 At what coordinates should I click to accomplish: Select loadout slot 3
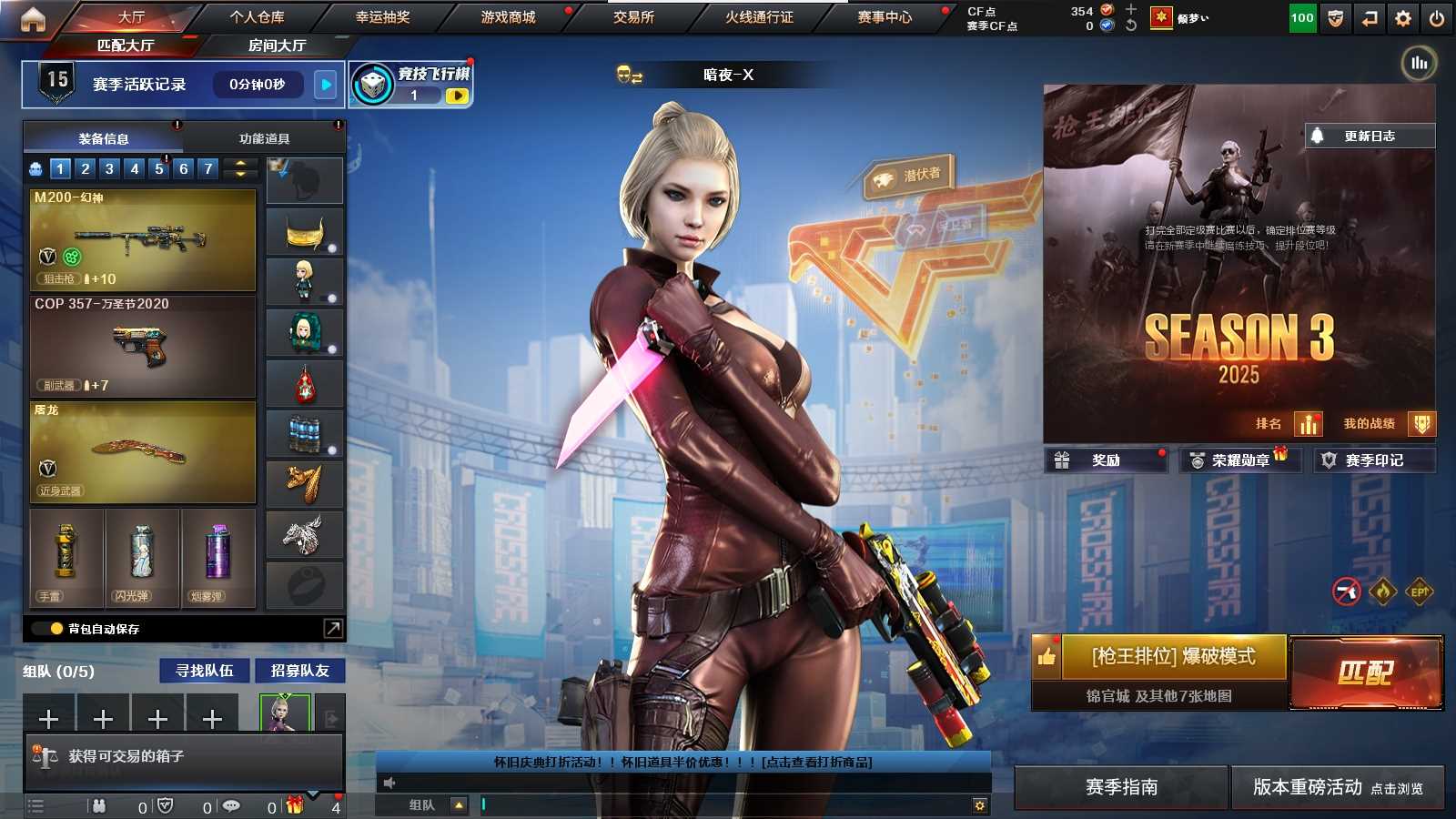[108, 168]
